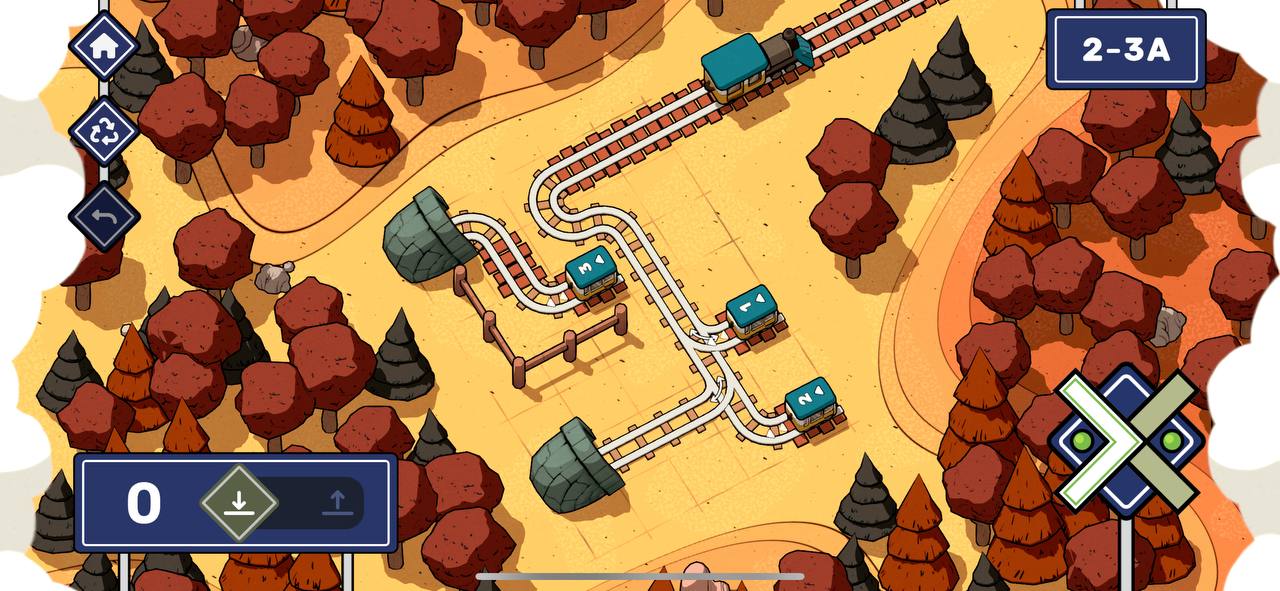Undo the last move
Image resolution: width=1280 pixels, height=591 pixels.
104,216
